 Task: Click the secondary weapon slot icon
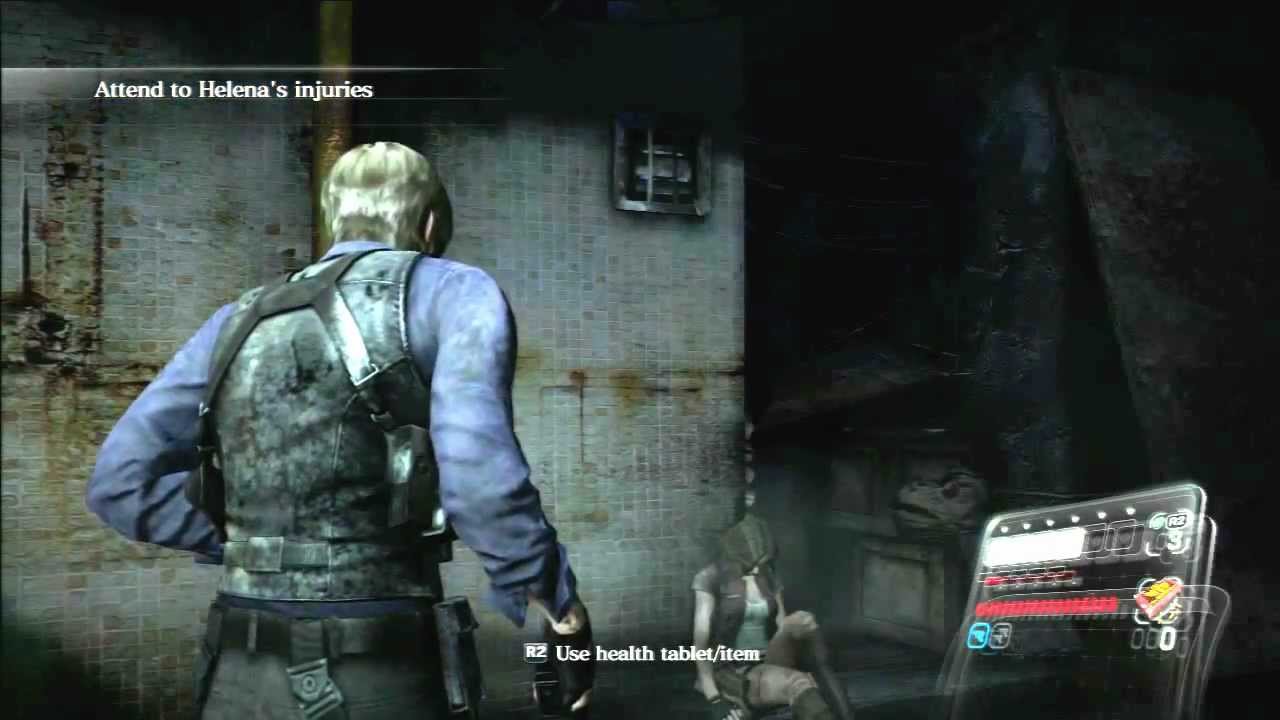click(x=1003, y=634)
